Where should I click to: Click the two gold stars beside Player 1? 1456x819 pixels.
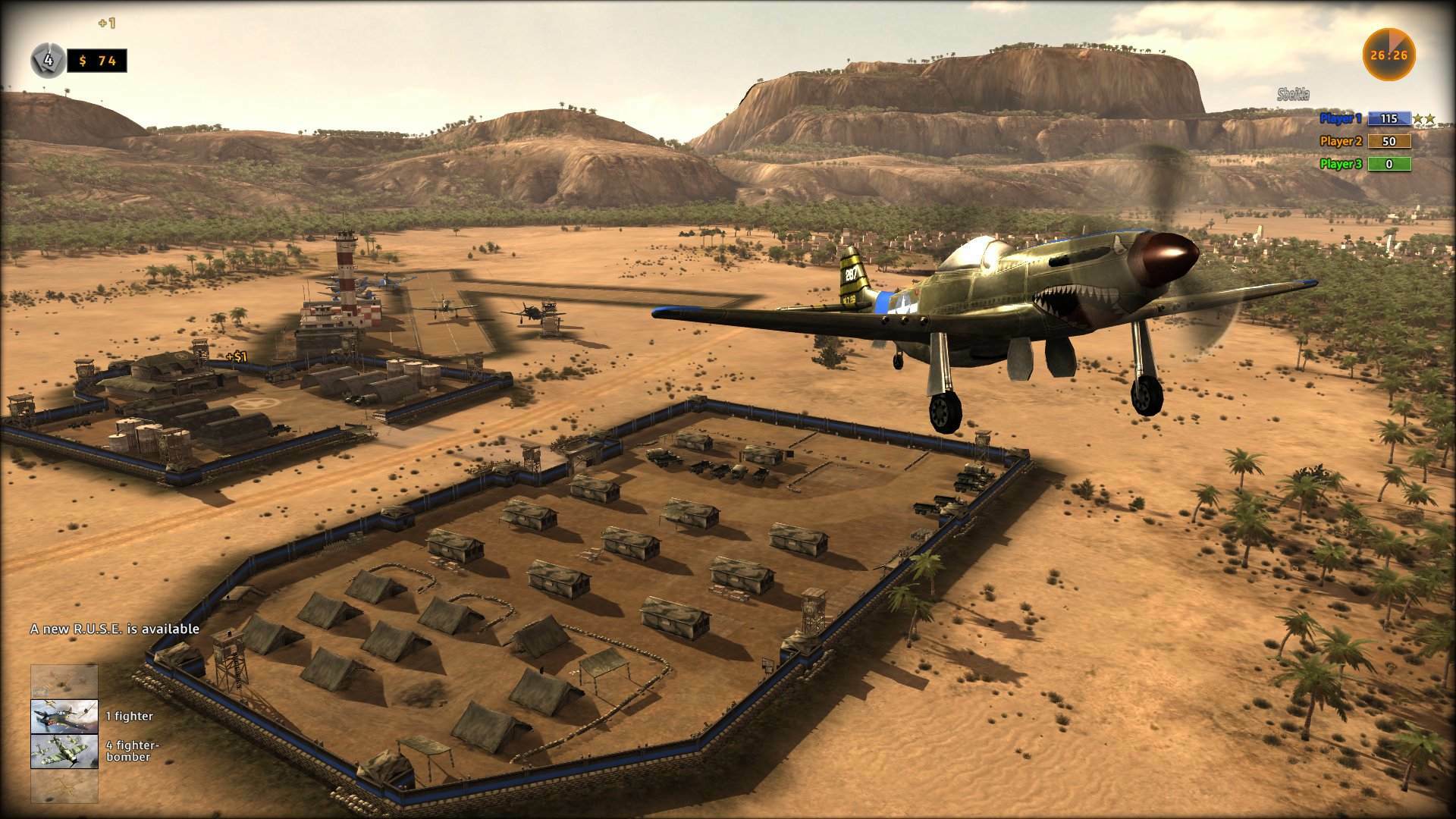(x=1424, y=120)
